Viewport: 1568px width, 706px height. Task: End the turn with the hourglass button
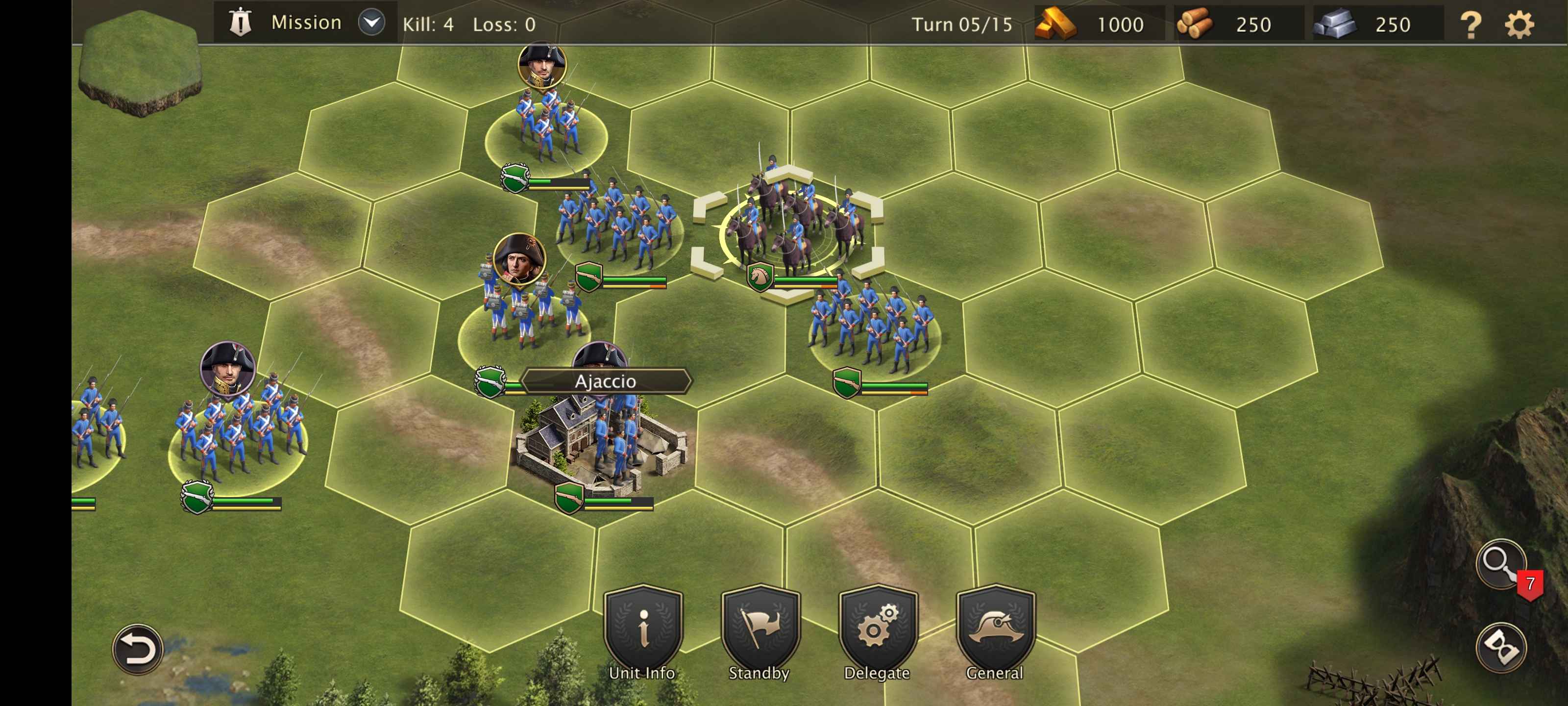1500,647
